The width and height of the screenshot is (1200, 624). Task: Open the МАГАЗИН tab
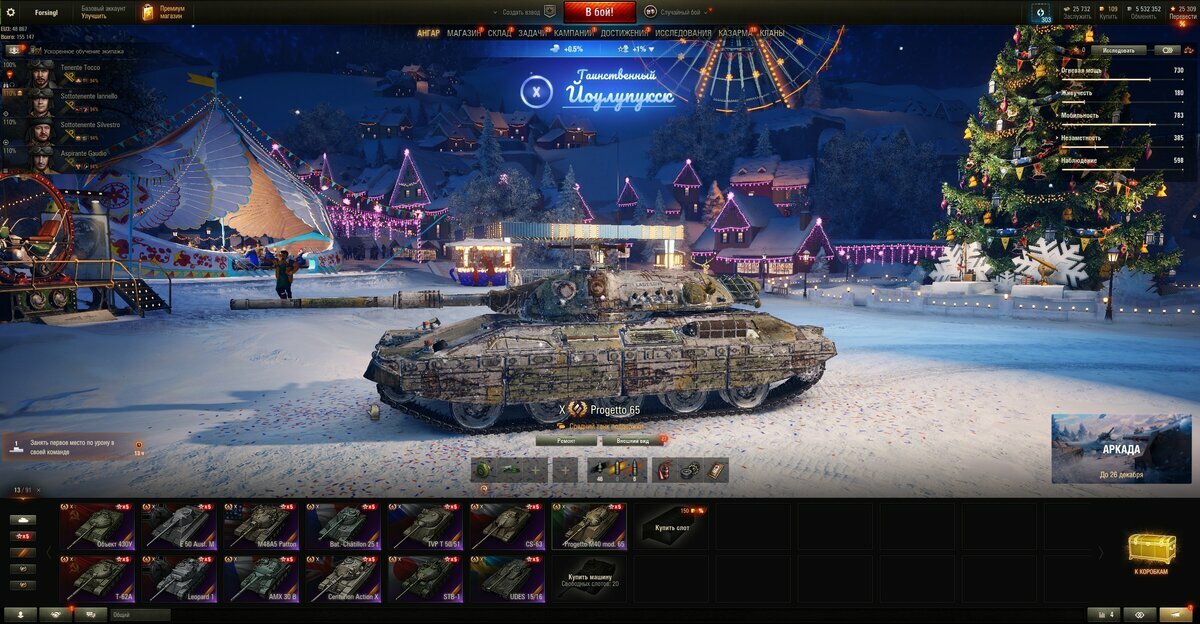(463, 33)
